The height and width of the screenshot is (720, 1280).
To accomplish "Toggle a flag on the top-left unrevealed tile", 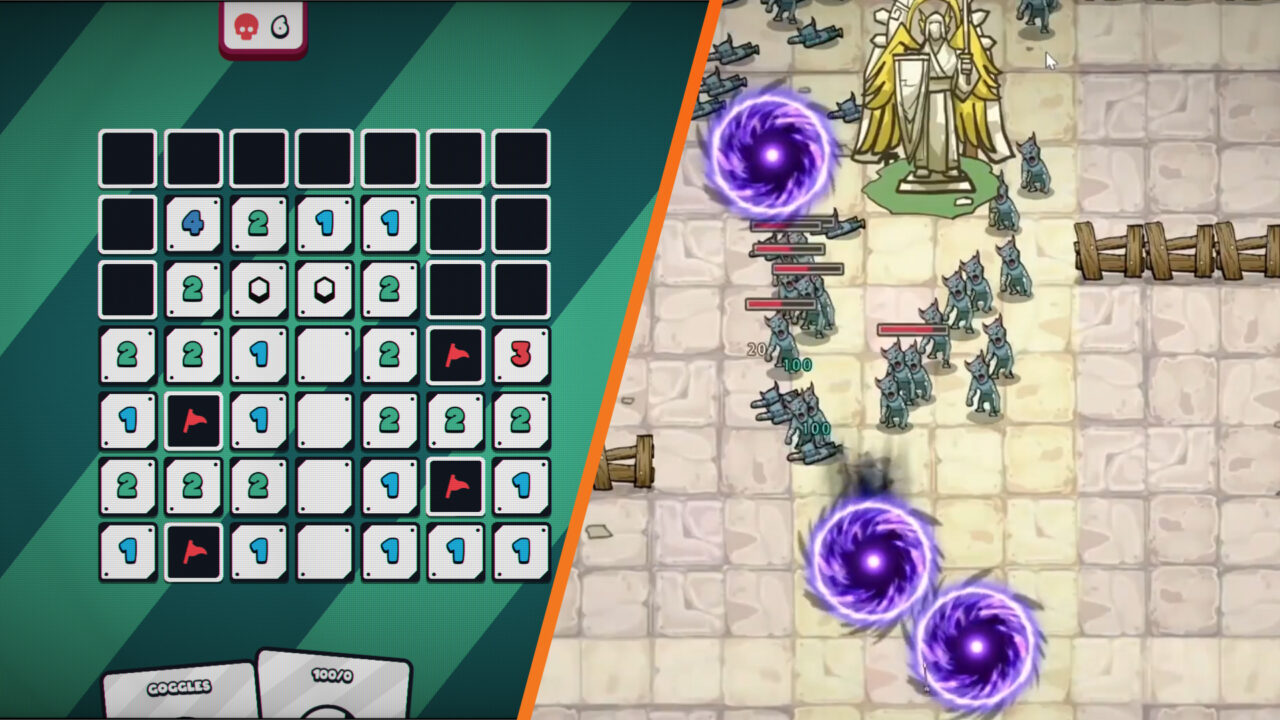I will pyautogui.click(x=126, y=158).
